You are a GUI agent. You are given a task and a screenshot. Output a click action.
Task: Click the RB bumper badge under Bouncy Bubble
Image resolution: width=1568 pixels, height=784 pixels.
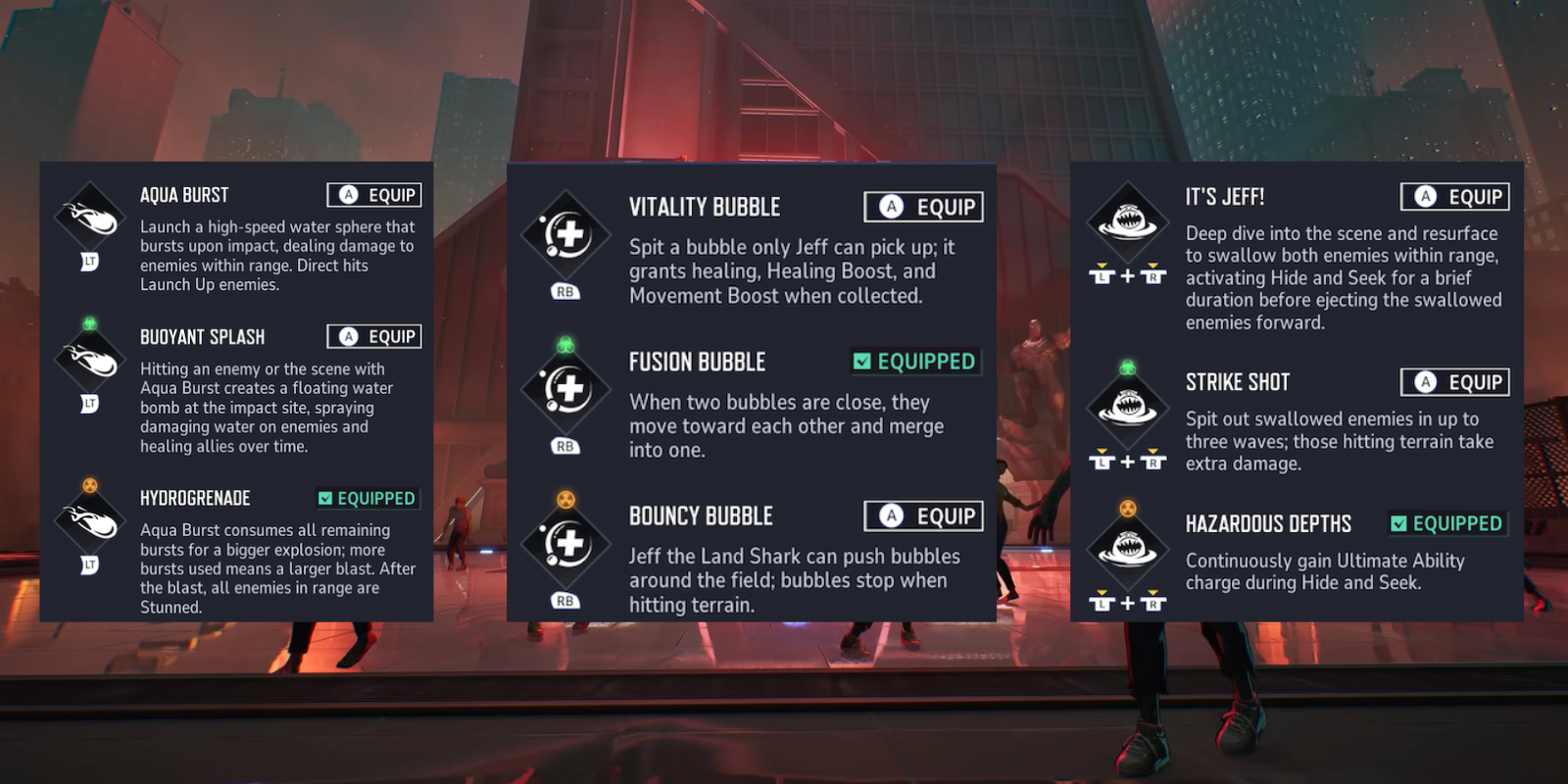[x=565, y=599]
